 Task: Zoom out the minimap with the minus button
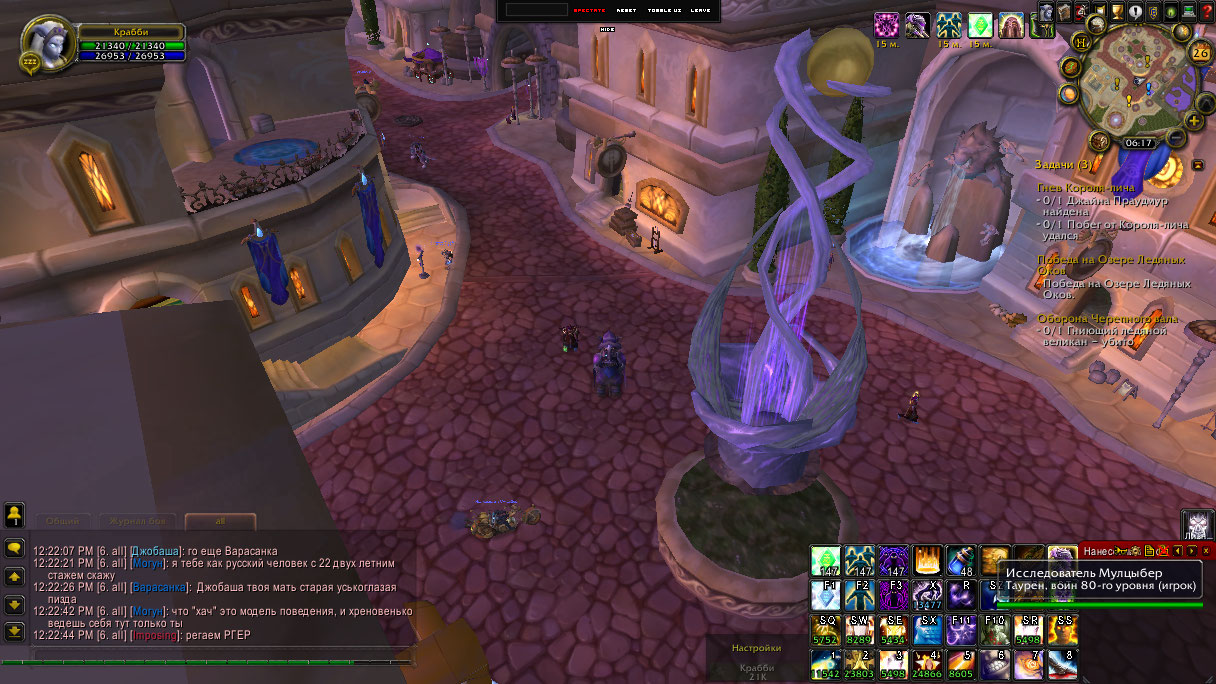point(1176,137)
